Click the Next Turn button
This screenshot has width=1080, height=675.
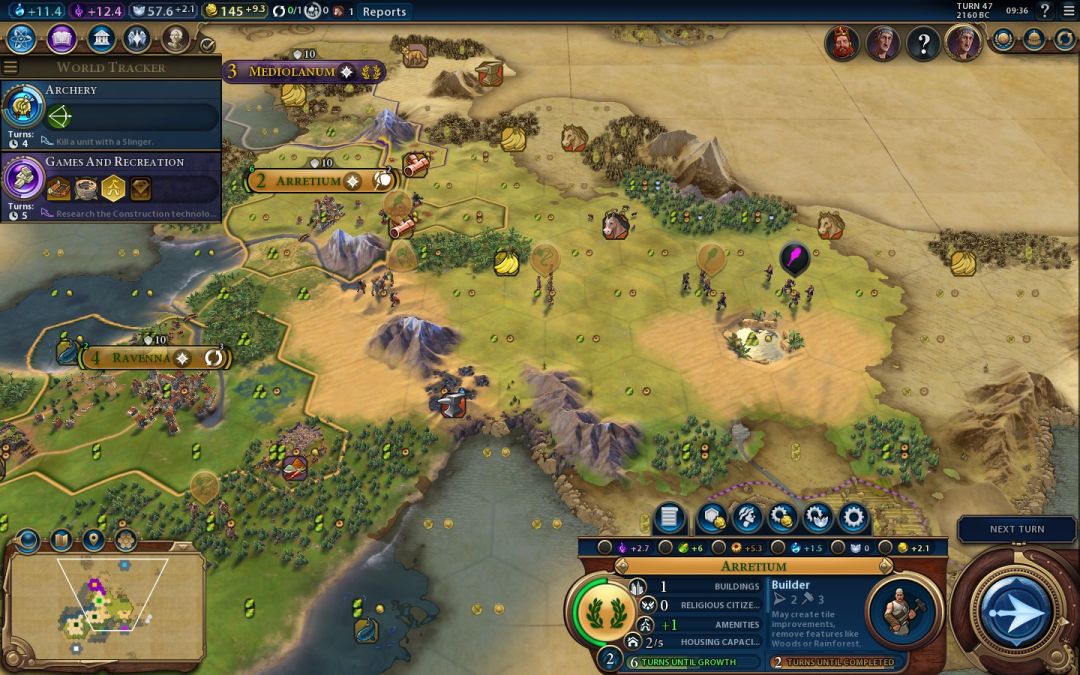pyautogui.click(x=1015, y=529)
